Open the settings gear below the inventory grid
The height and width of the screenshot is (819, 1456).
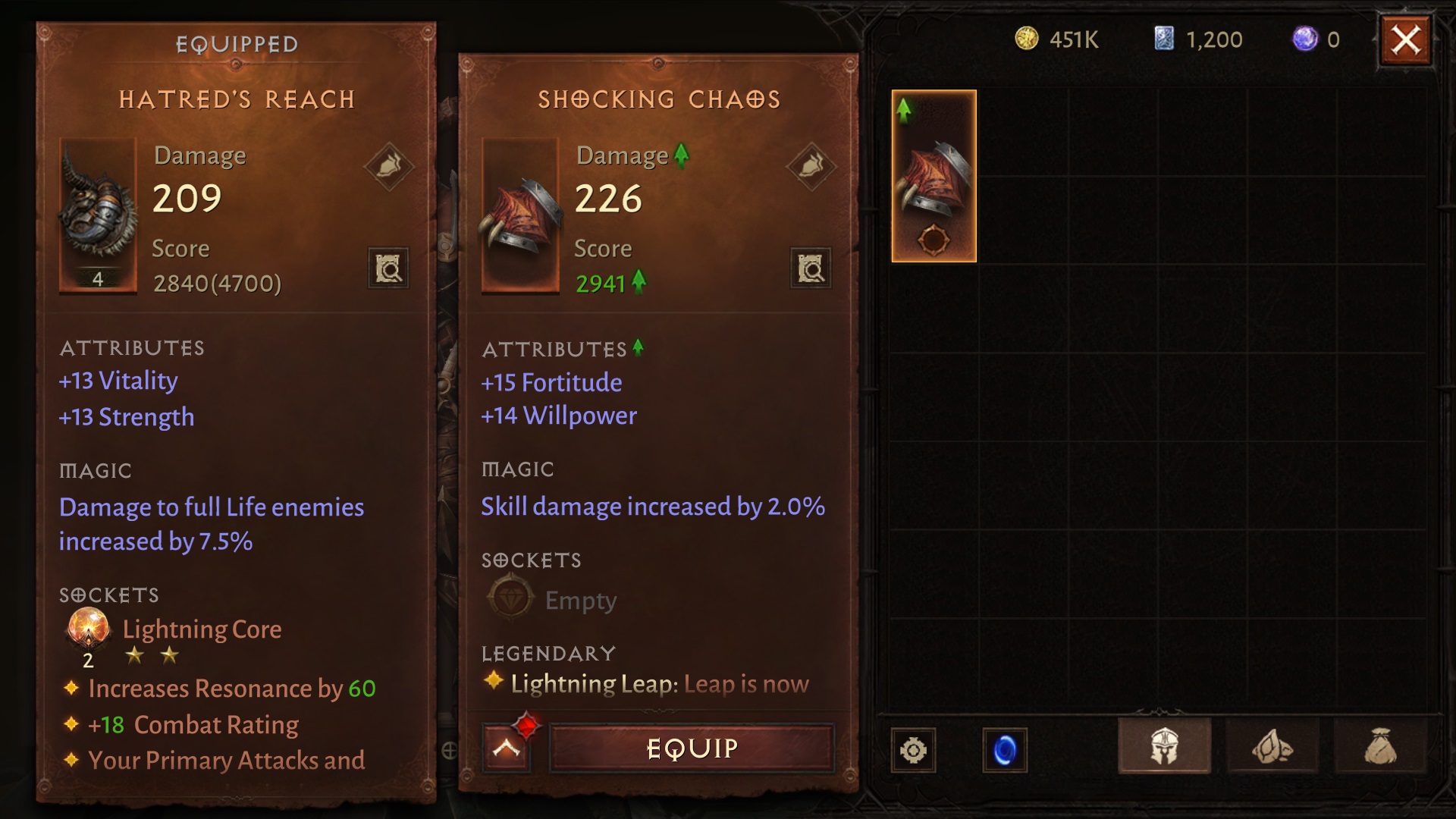(913, 751)
